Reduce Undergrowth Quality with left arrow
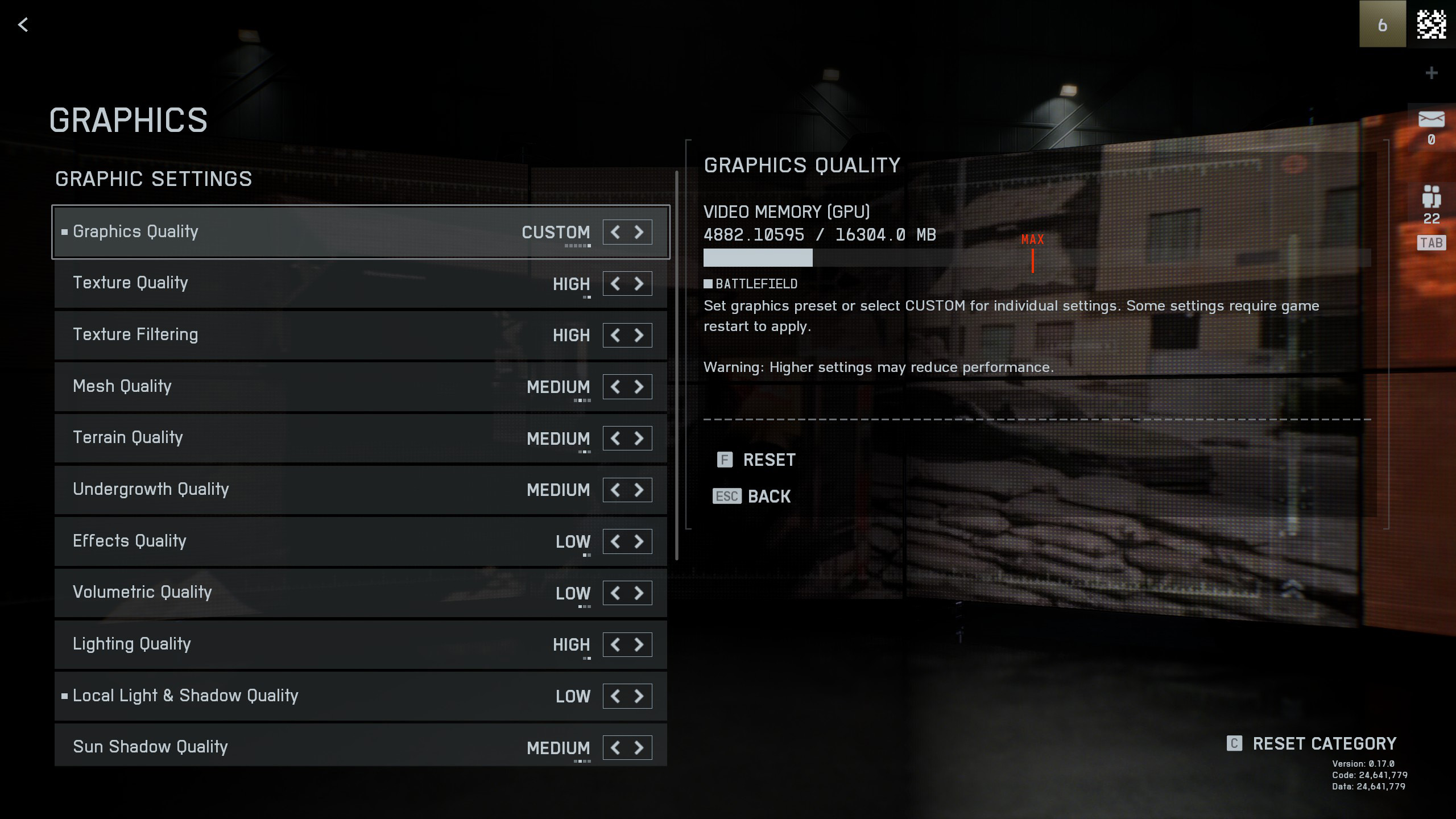Image resolution: width=1456 pixels, height=819 pixels. click(615, 490)
